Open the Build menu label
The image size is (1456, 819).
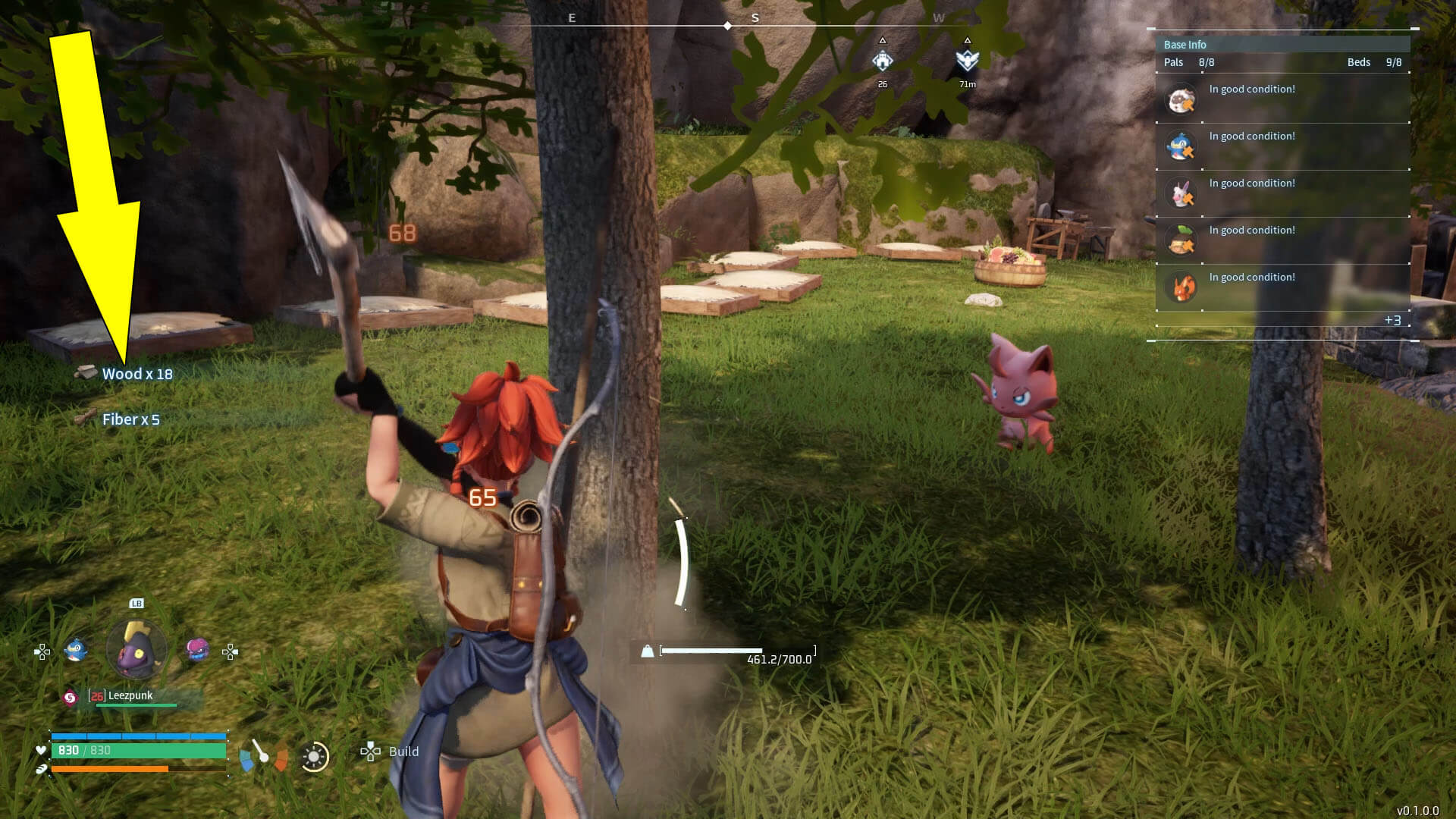pyautogui.click(x=403, y=752)
